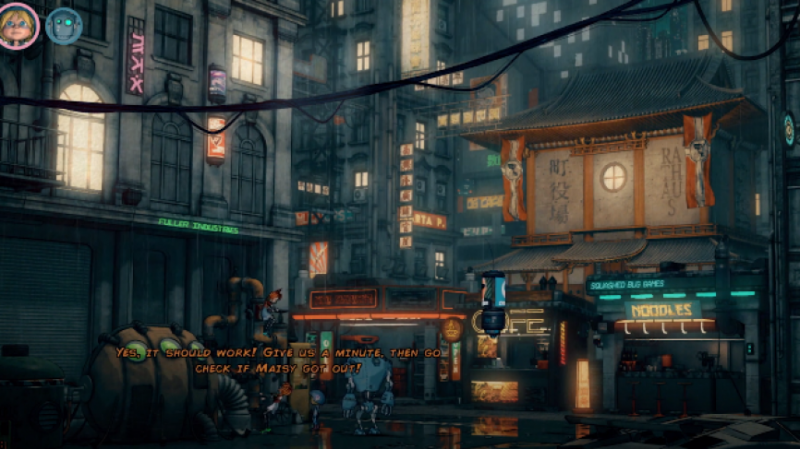Select the blonde girl character portrait
This screenshot has height=449, width=800.
coord(19,26)
